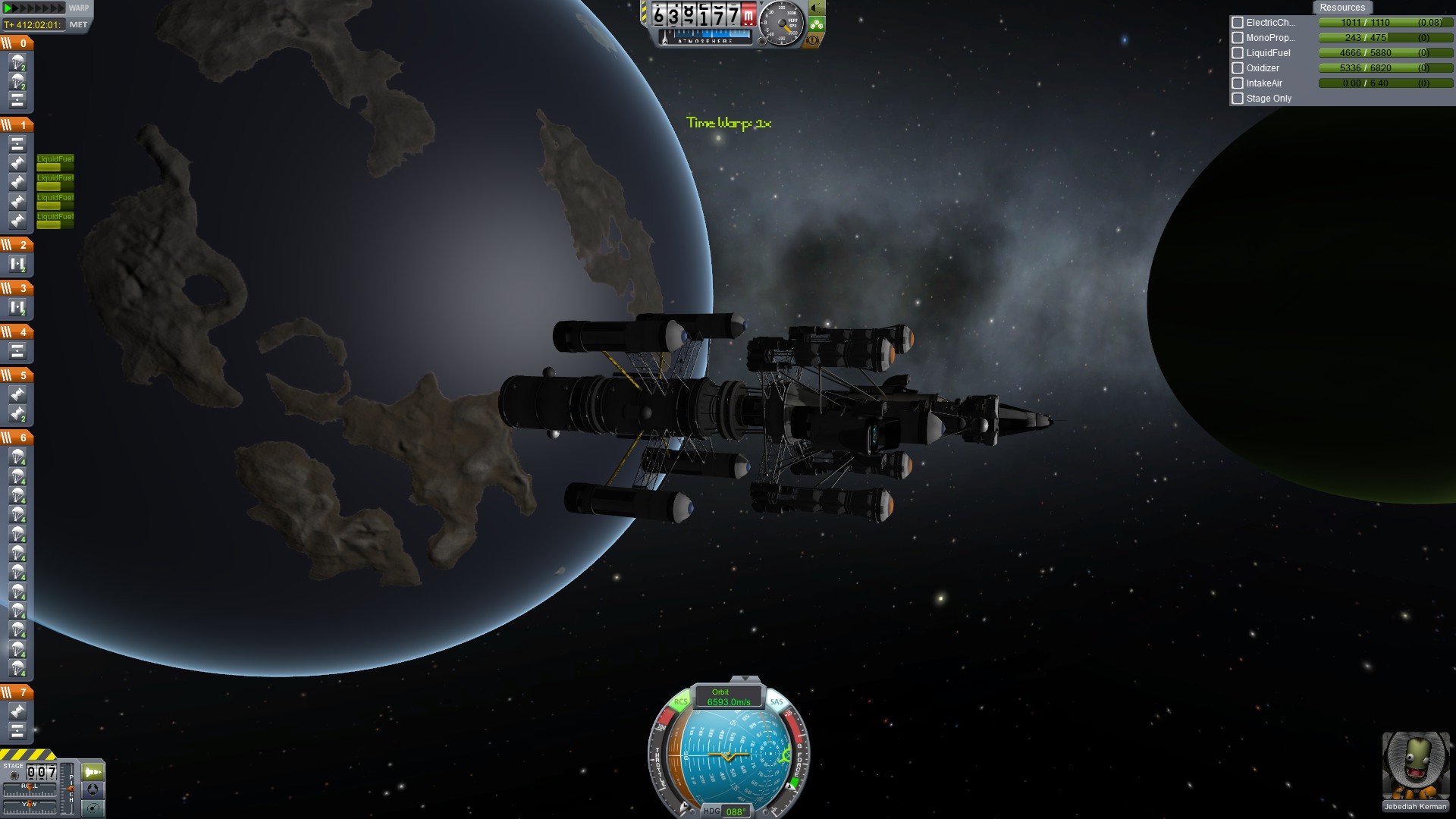Click the time warp arrows bar

(34, 8)
